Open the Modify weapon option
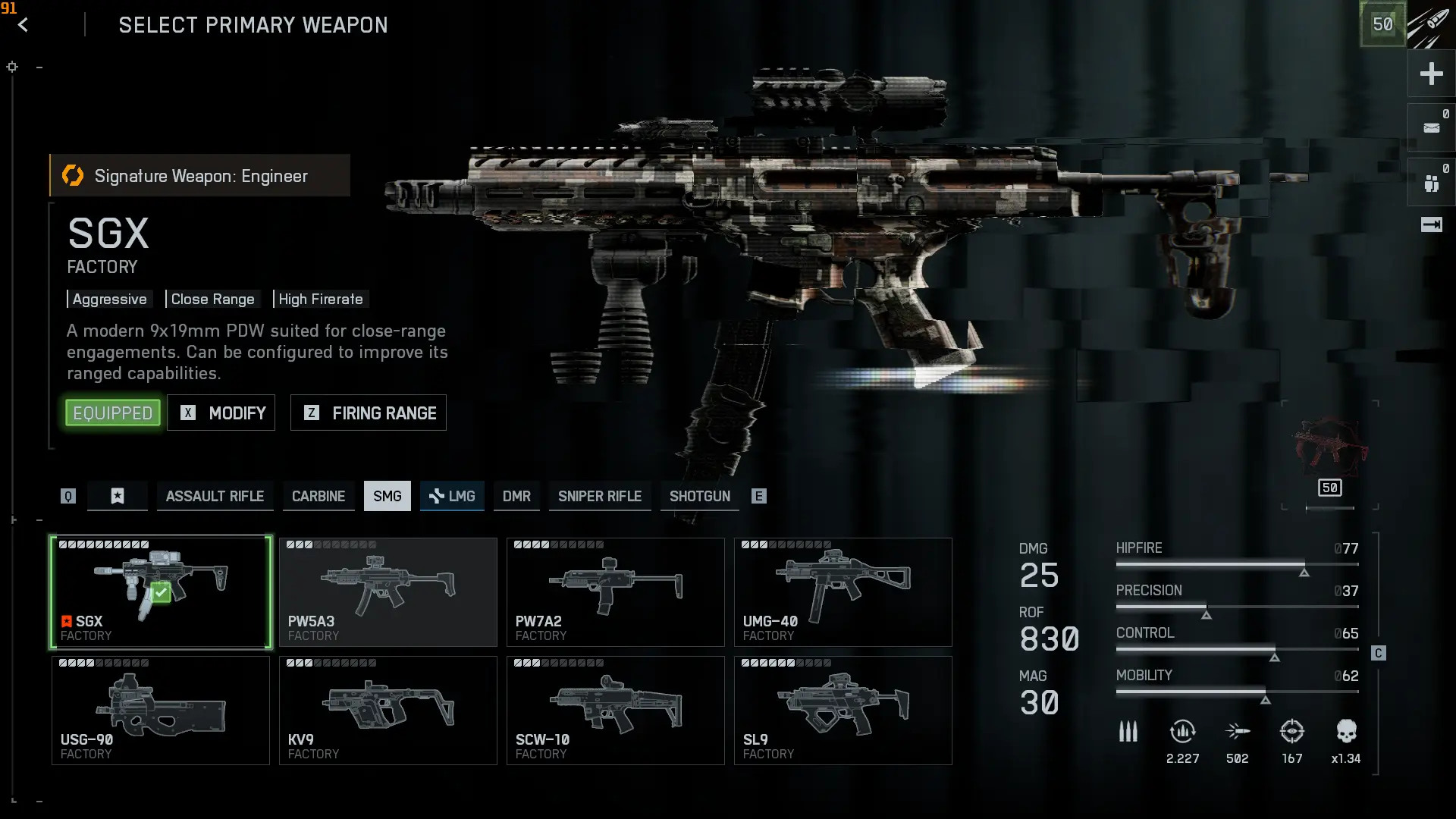 pyautogui.click(x=221, y=413)
